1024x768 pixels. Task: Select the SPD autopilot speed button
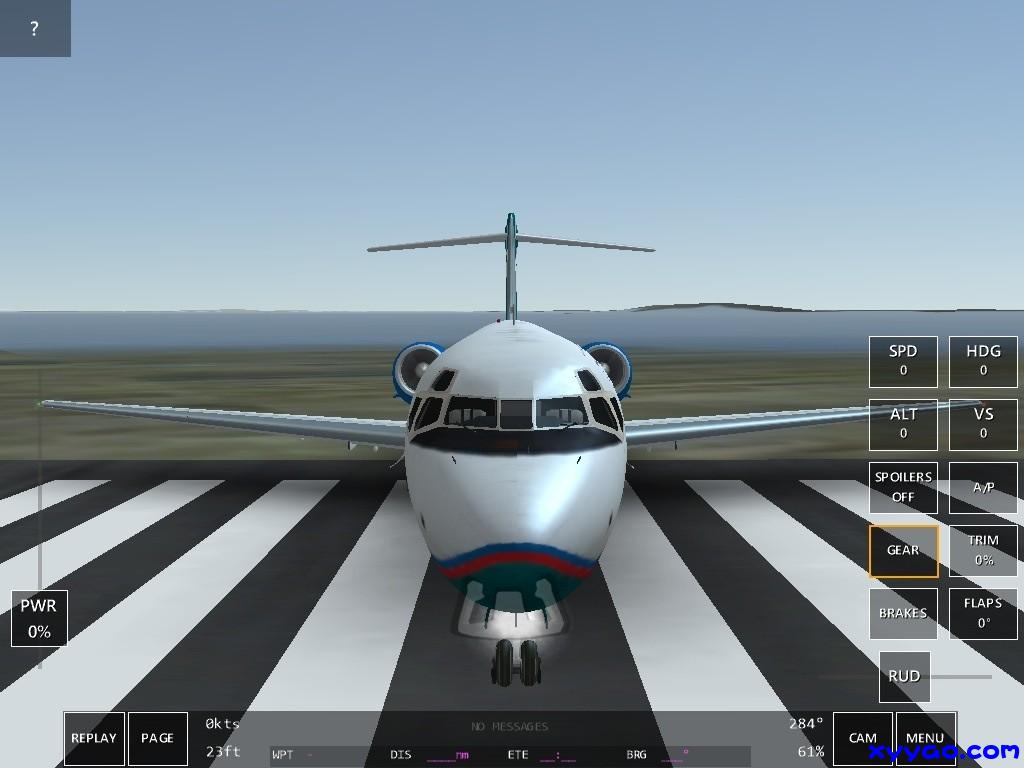[903, 361]
